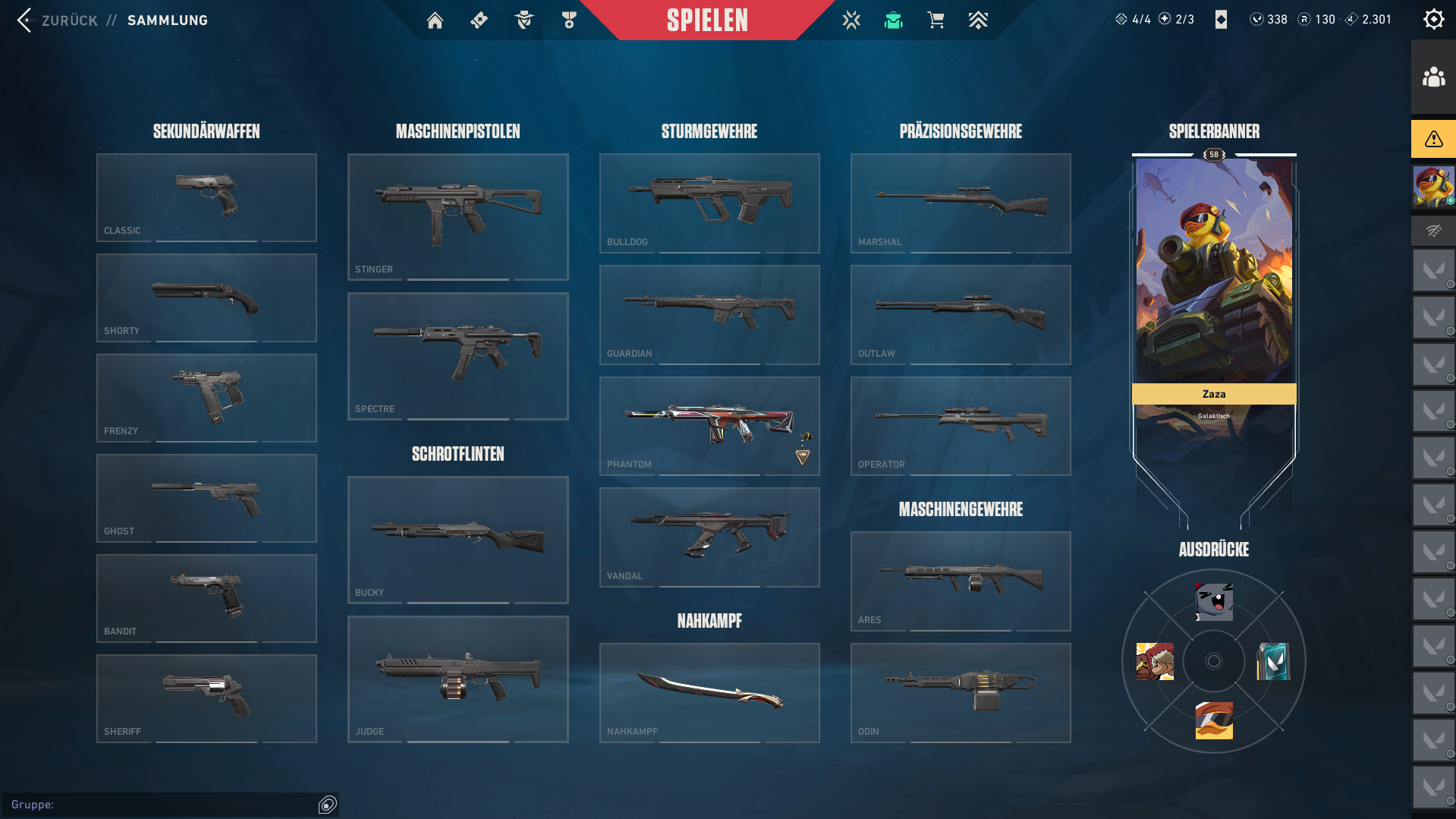Select the Bucky shotgun slot
The width and height of the screenshot is (1456, 819).
[x=458, y=540]
